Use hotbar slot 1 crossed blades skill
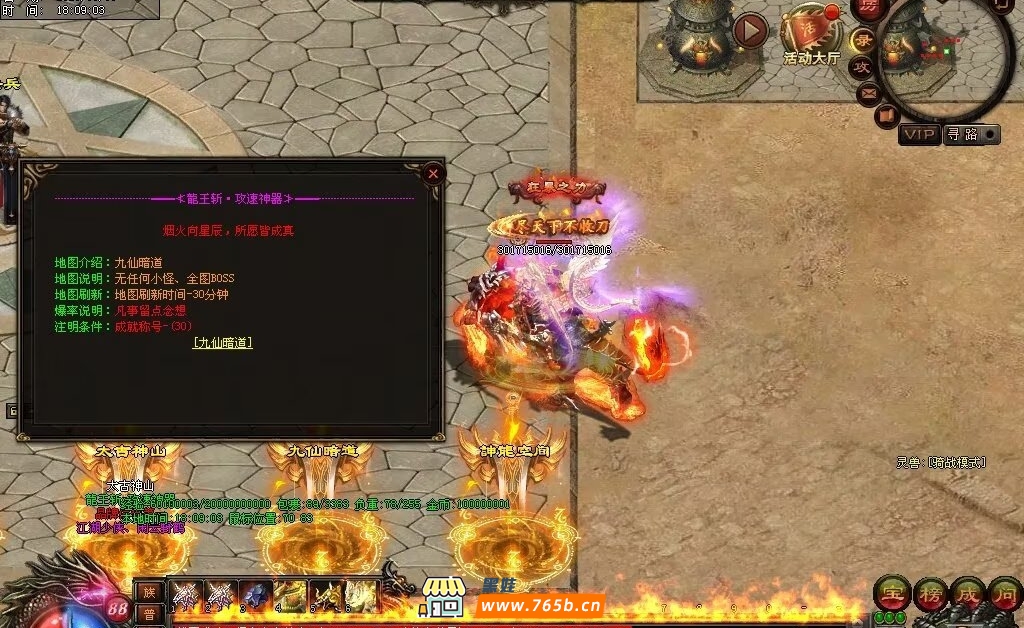1024x628 pixels. tap(186, 595)
